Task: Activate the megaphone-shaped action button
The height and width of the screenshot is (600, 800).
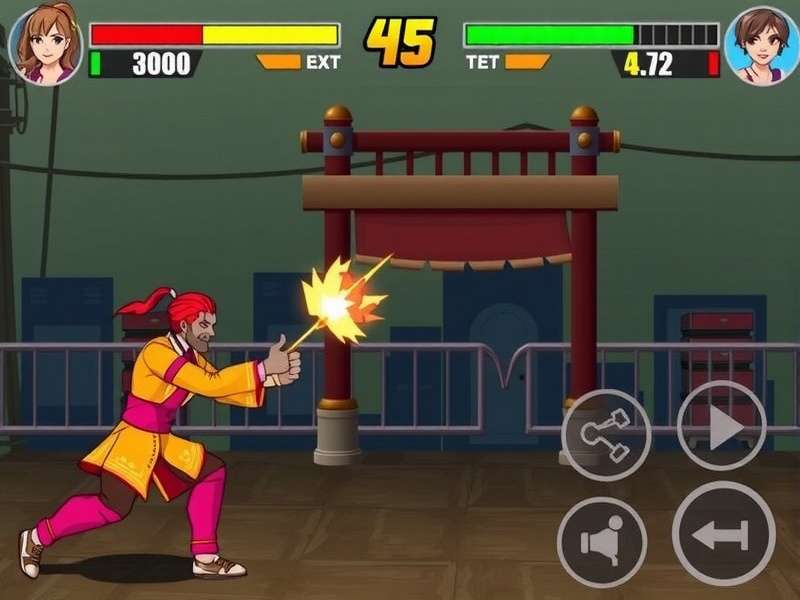Action: (602, 542)
